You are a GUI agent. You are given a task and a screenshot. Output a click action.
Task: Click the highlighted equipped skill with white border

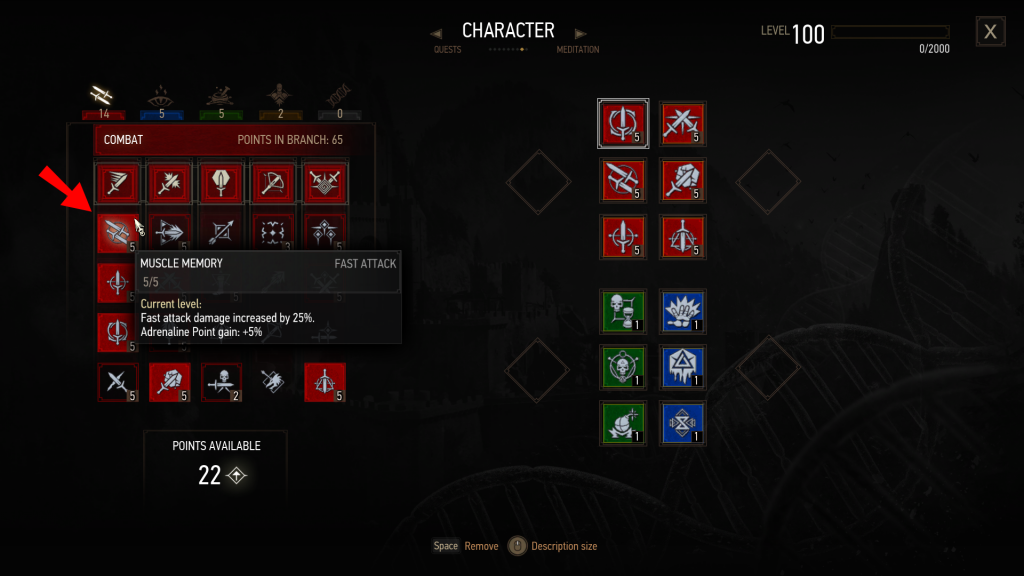[623, 123]
